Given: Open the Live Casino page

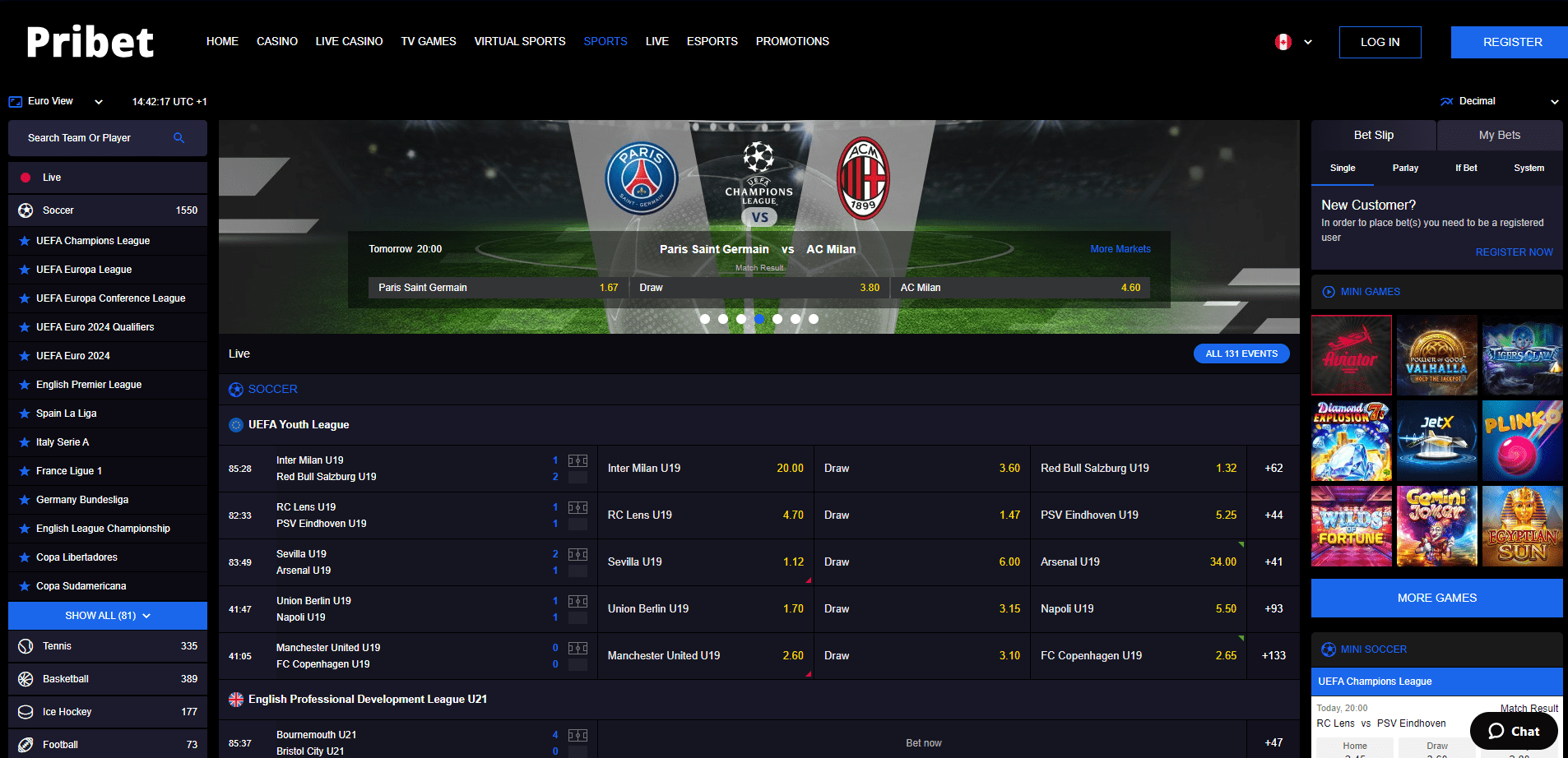Looking at the screenshot, I should tap(349, 41).
